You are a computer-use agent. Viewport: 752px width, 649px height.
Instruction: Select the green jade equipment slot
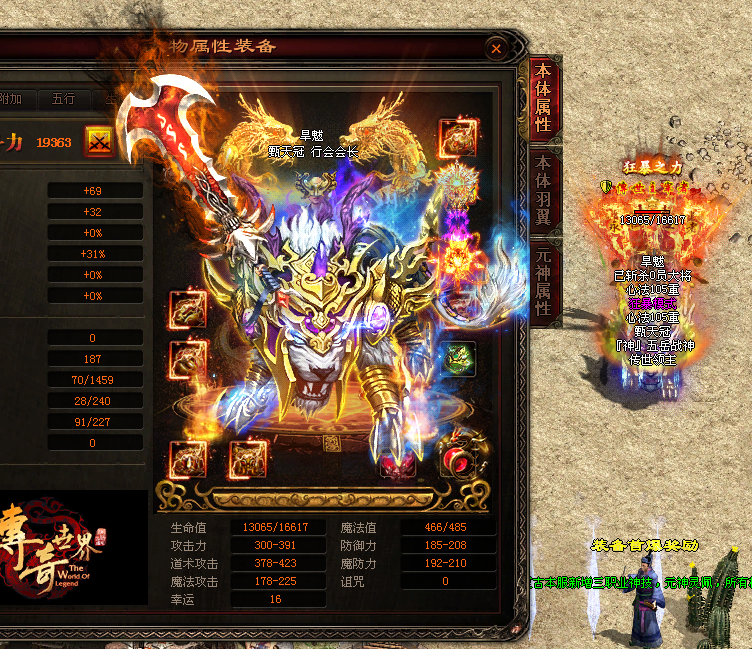click(x=458, y=358)
